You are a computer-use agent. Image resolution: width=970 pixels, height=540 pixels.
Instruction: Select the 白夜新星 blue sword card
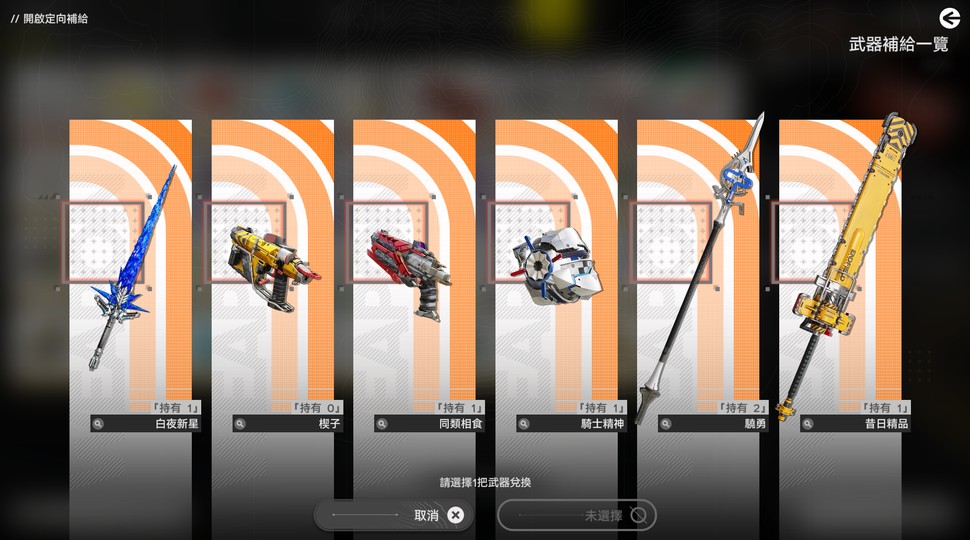(130, 270)
